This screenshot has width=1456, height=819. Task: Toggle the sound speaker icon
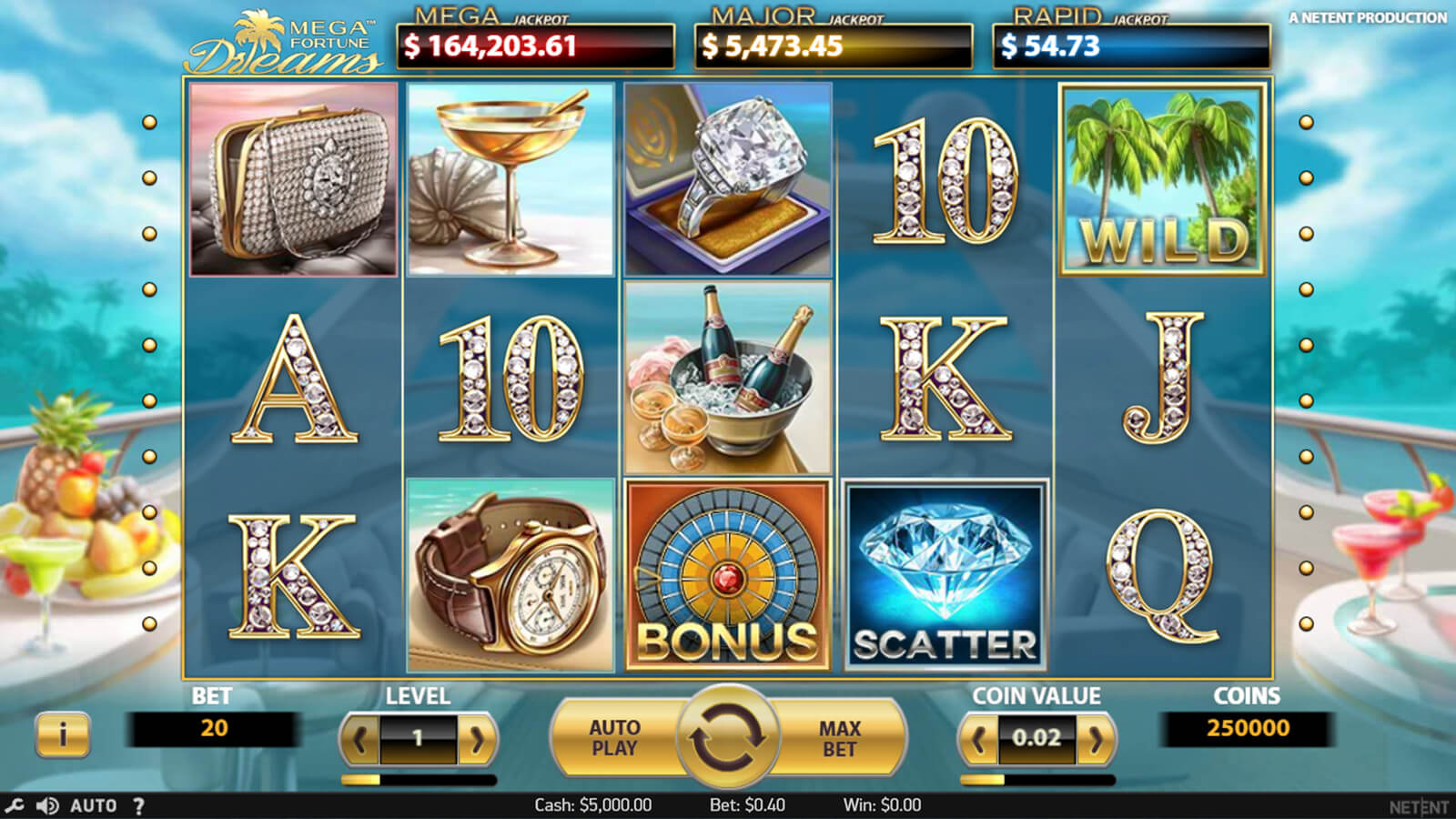click(x=46, y=805)
